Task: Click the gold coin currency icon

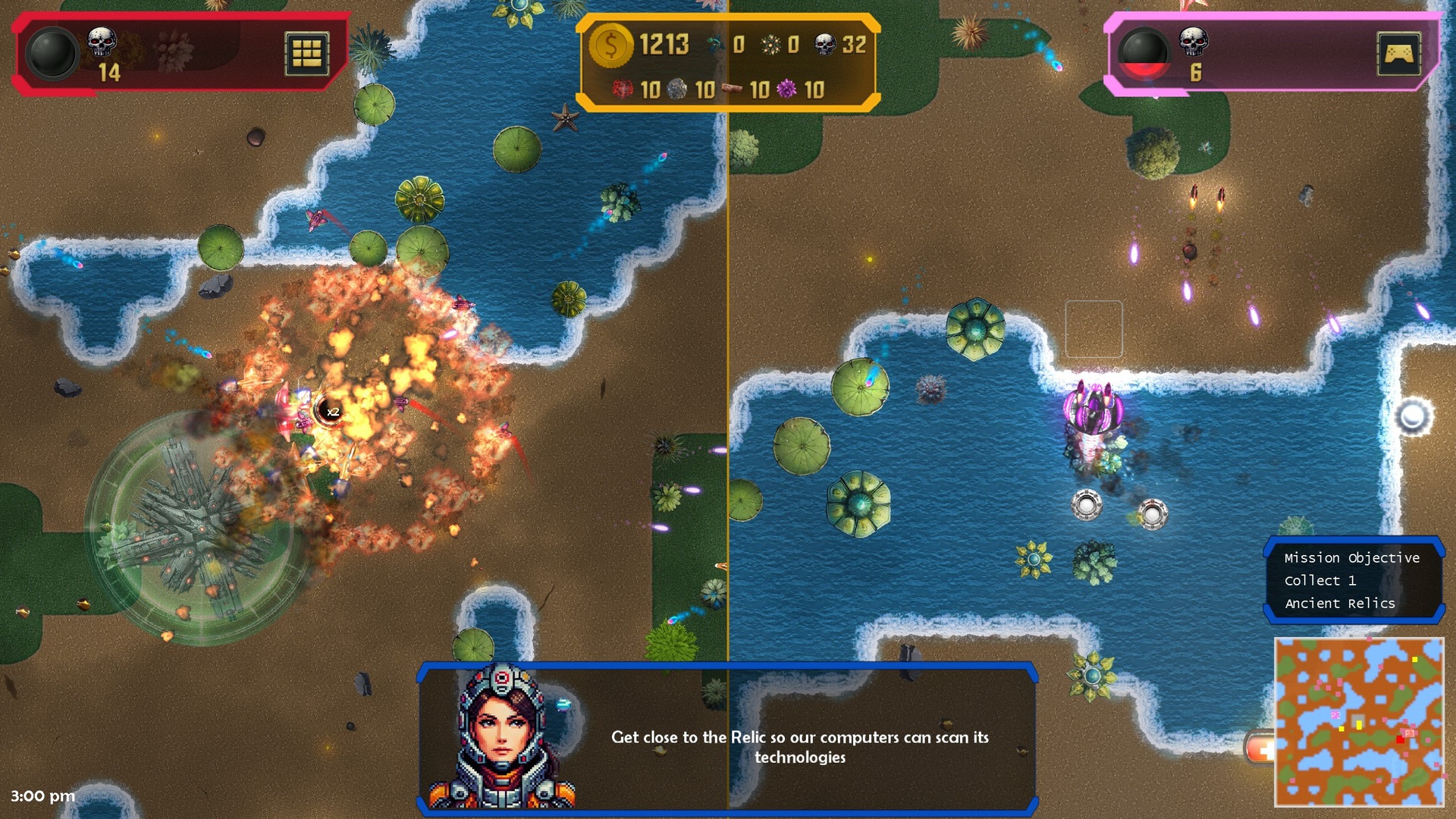Action: 611,45
